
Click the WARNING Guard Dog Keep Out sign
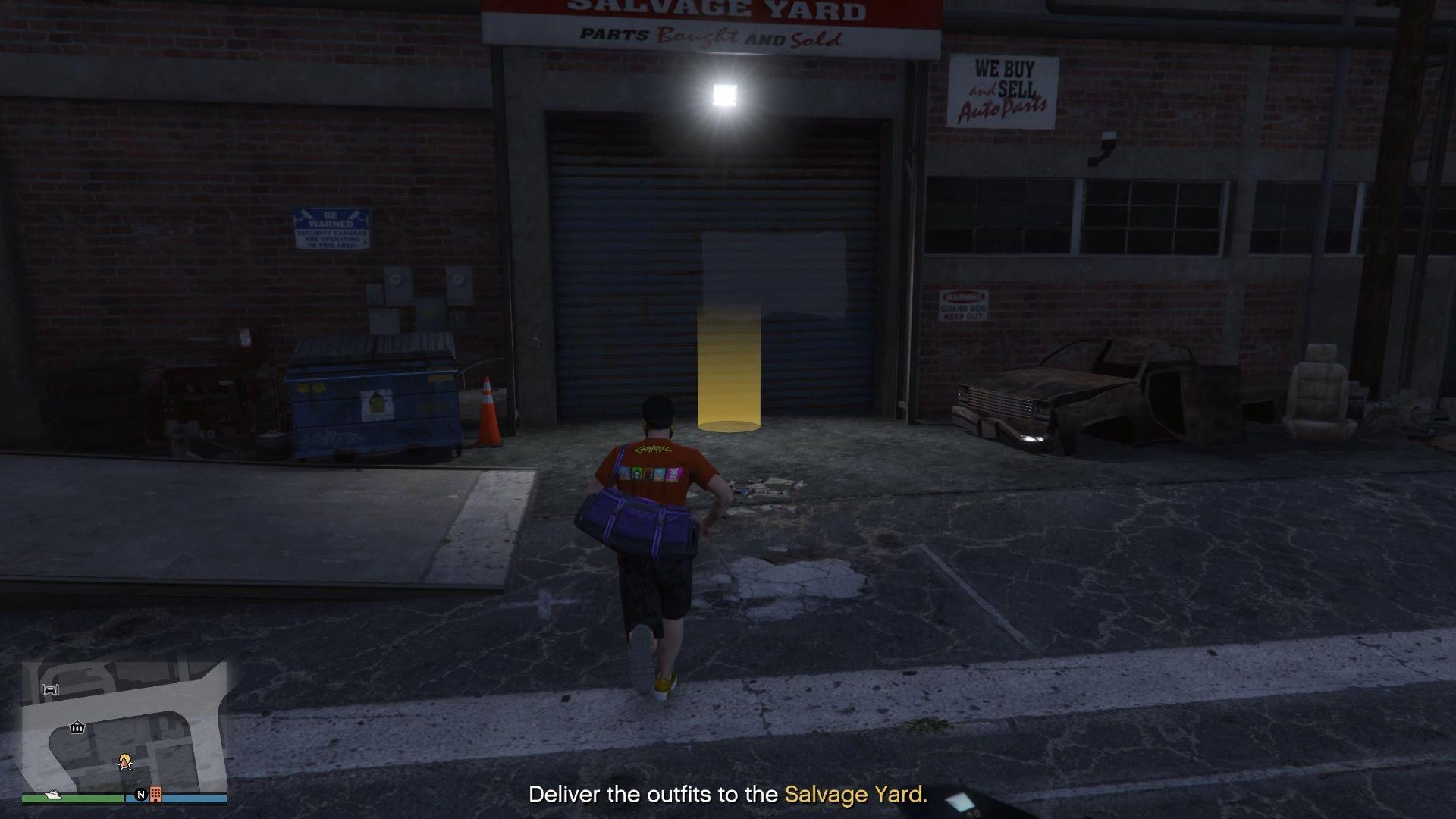[x=964, y=303]
